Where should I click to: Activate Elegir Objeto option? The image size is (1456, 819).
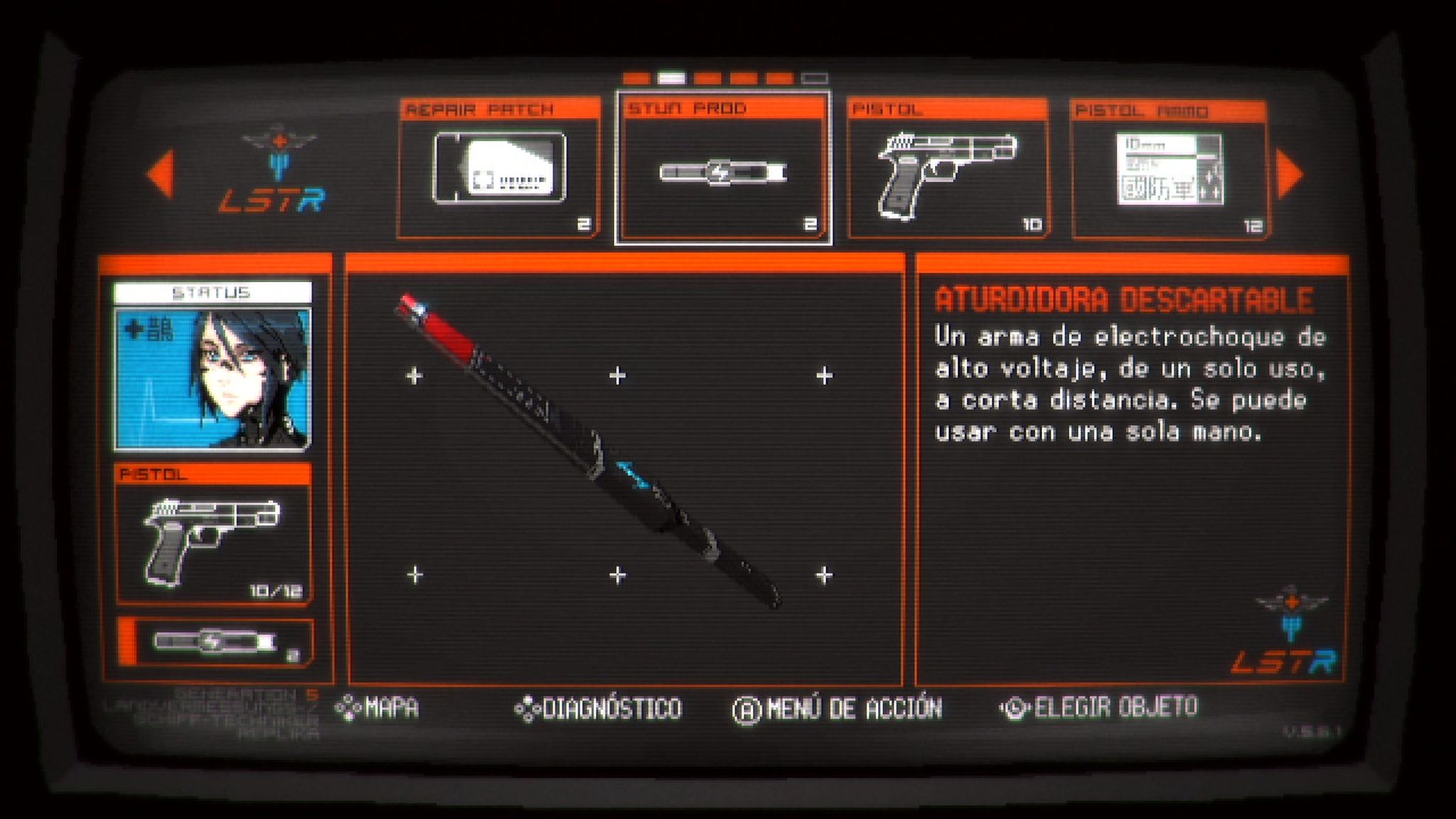[x=1099, y=707]
